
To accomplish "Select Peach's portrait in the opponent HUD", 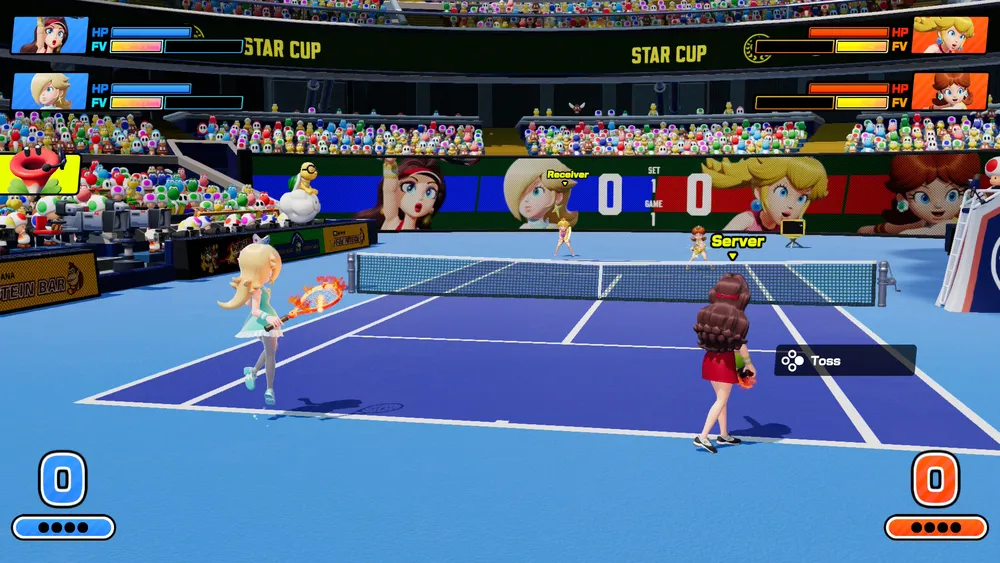I will point(949,35).
